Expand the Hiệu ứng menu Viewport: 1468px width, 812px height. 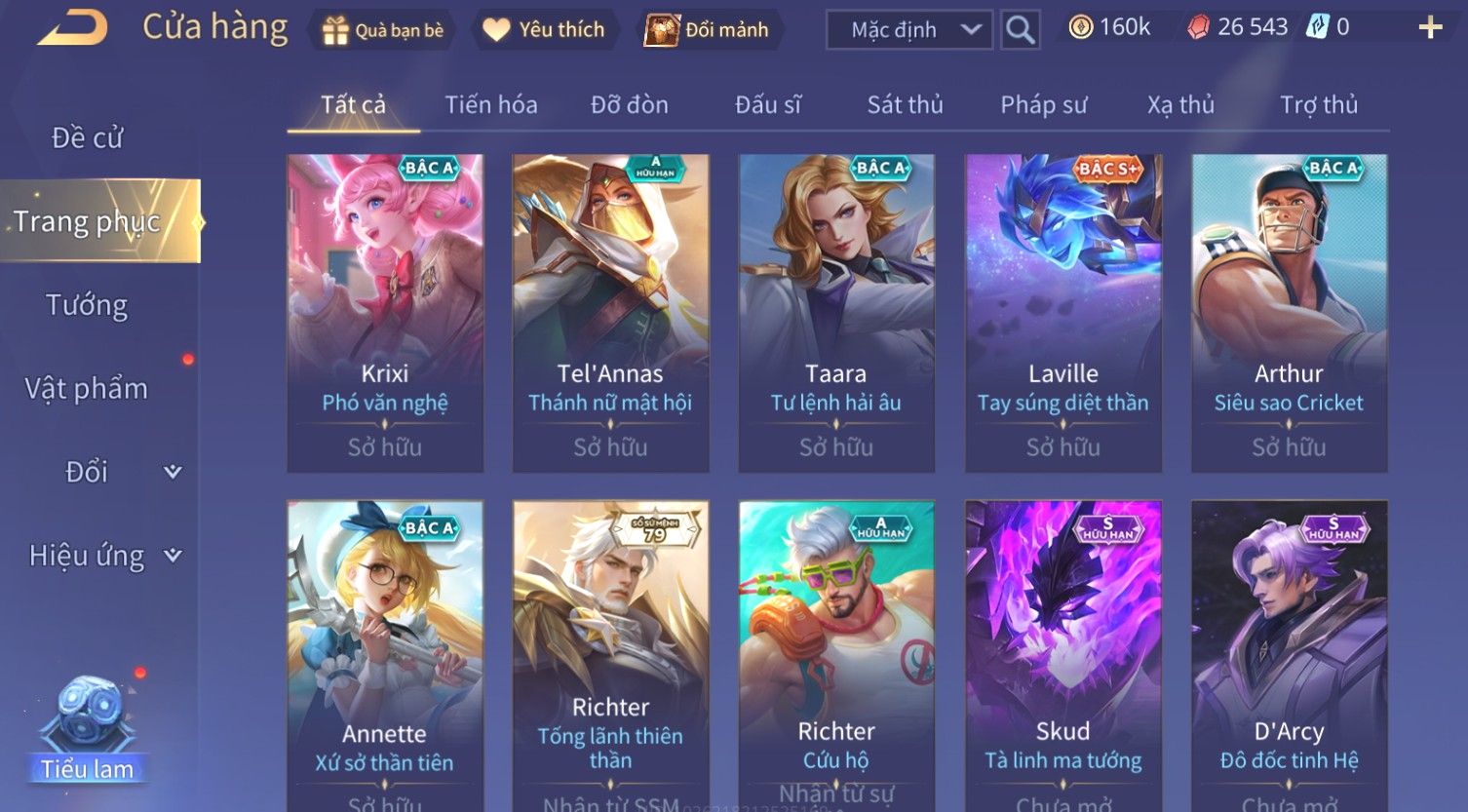point(104,556)
